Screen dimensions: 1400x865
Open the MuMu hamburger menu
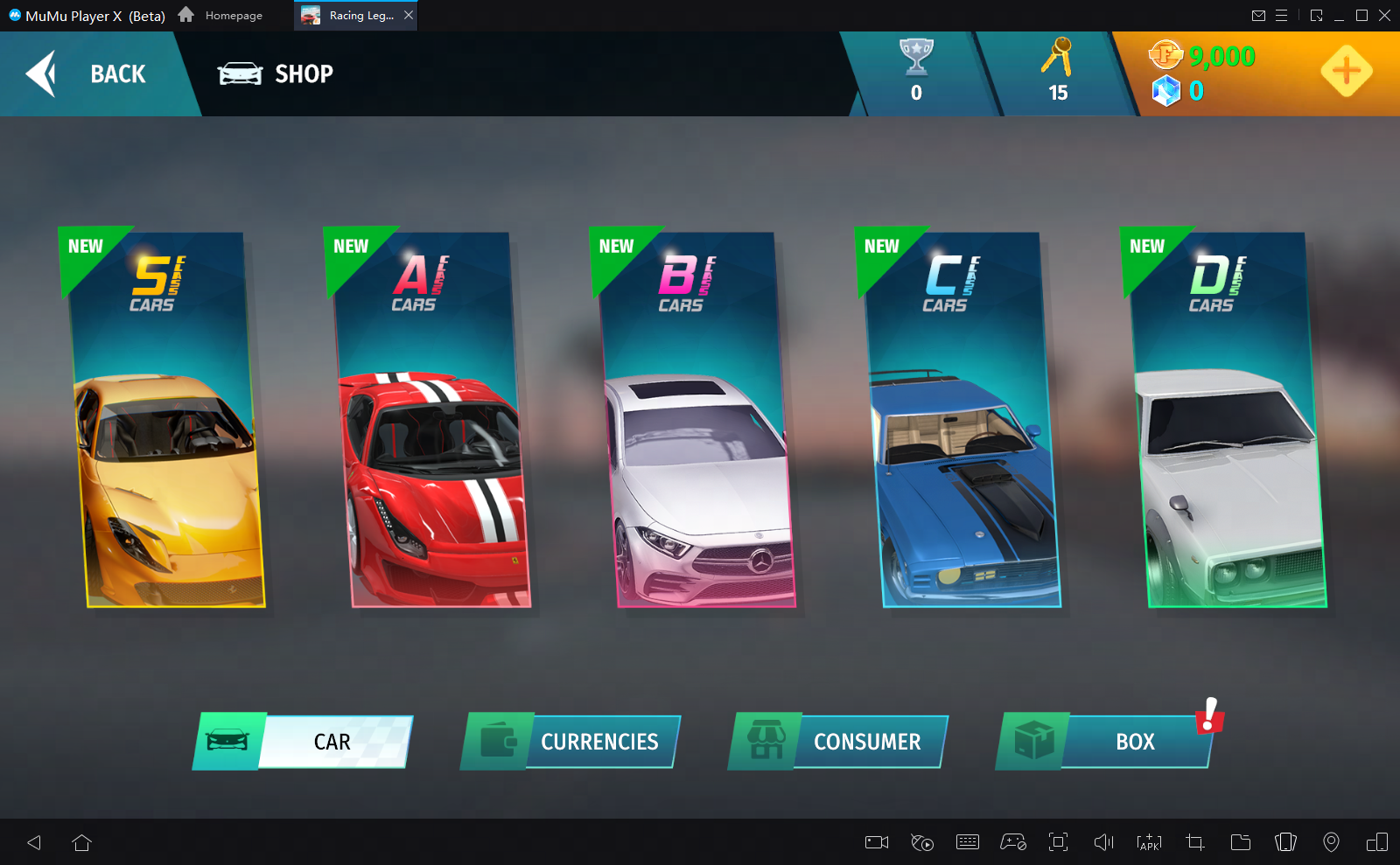click(1282, 15)
